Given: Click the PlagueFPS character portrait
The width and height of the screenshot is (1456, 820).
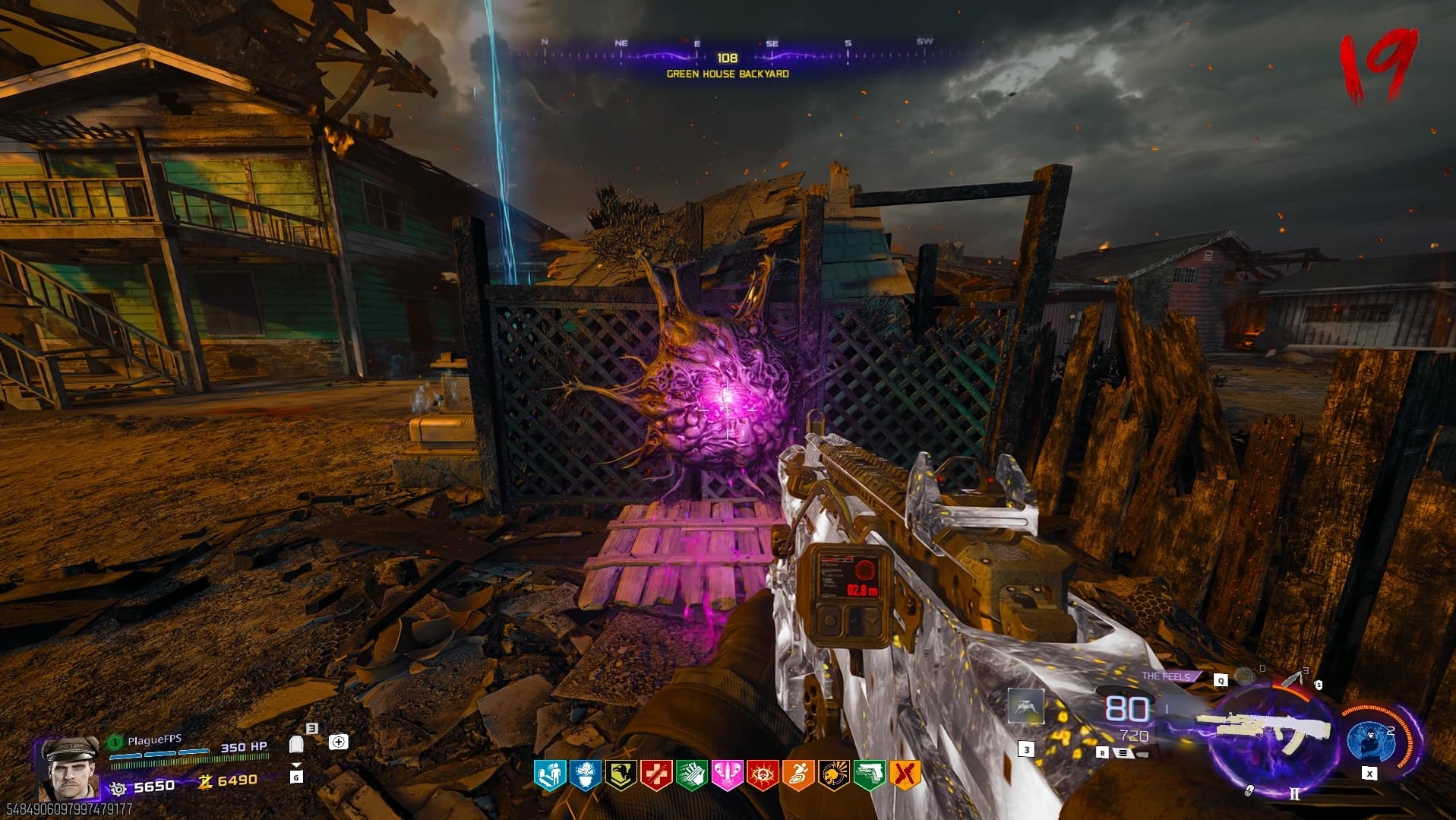Looking at the screenshot, I should point(69,766).
